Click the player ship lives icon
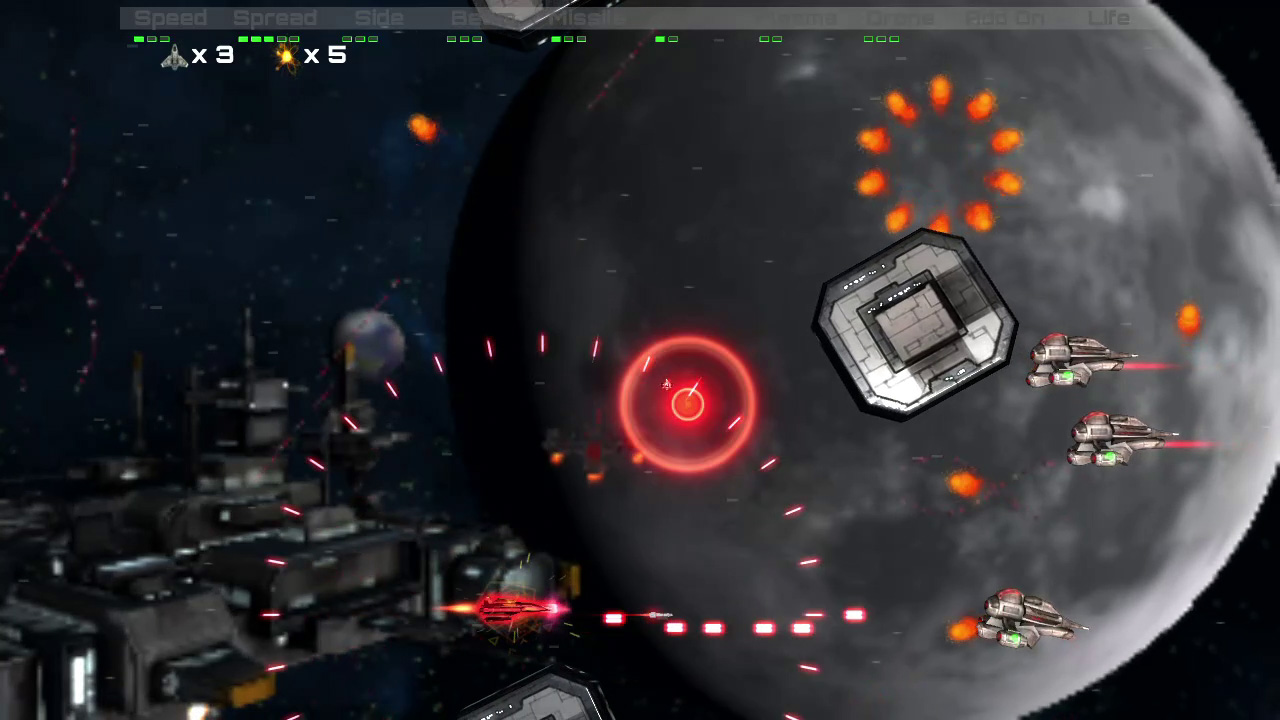Viewport: 1280px width, 720px height. (x=172, y=57)
